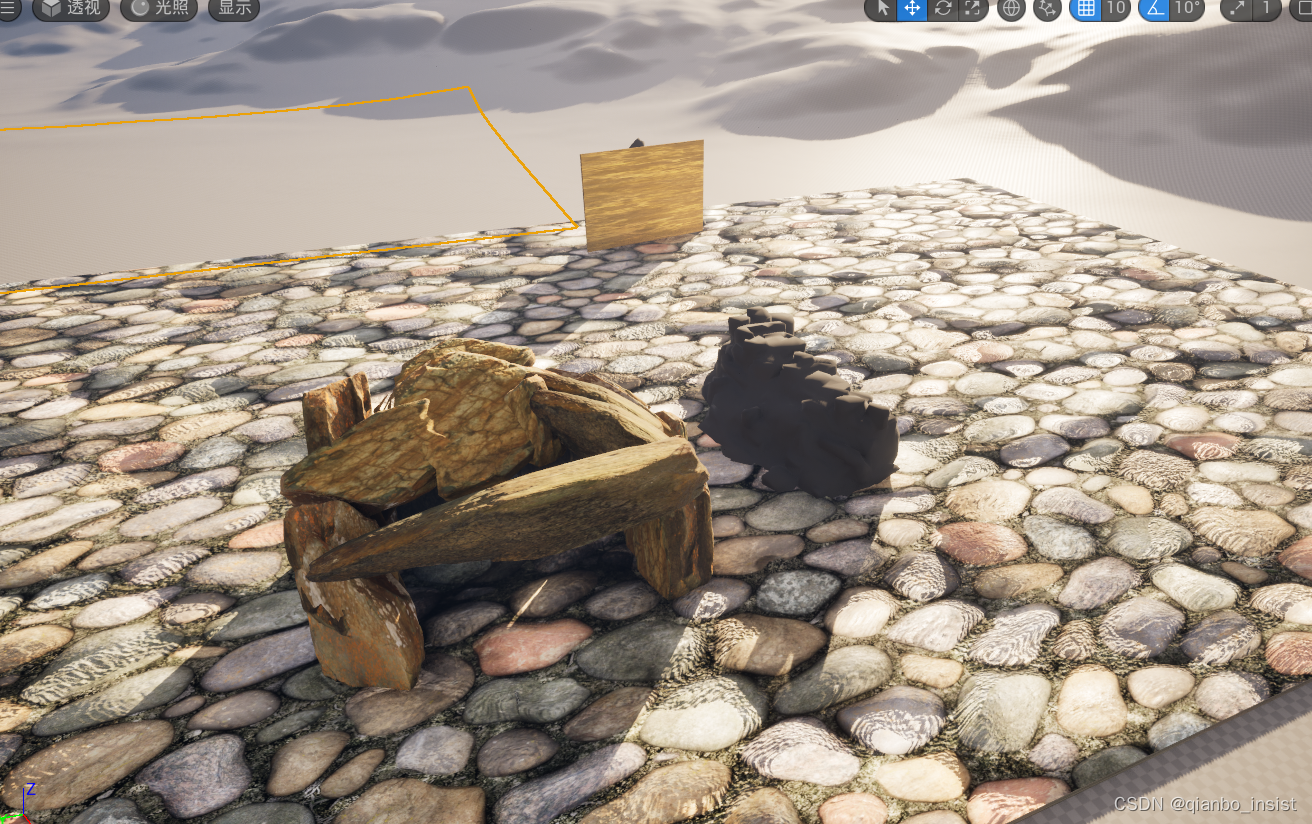The image size is (1312, 824).
Task: Open the 10° rotation snap value dropdown
Action: click(x=1187, y=8)
